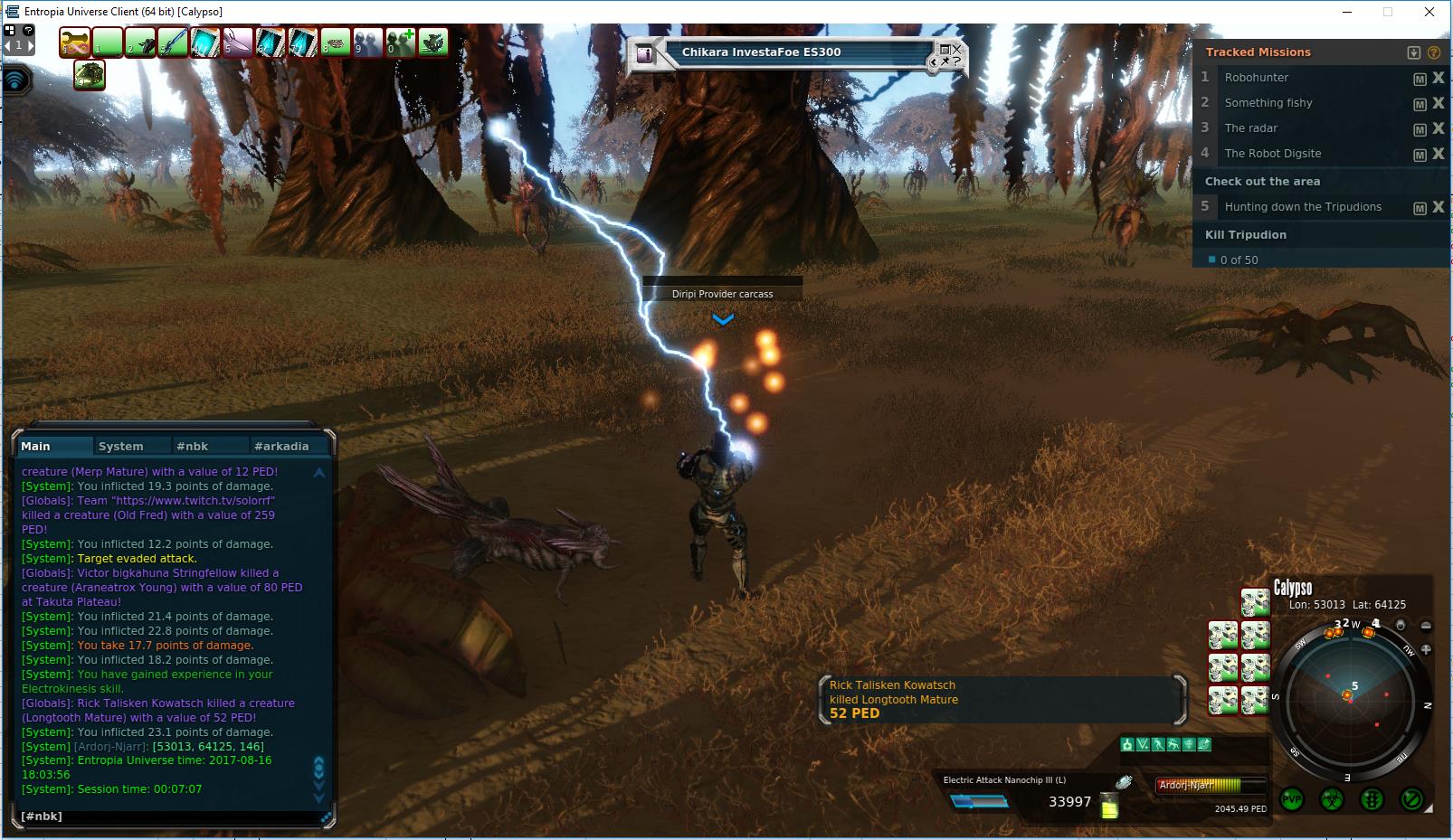Image resolution: width=1453 pixels, height=840 pixels.
Task: Zoom in the radar with plus button
Action: 1427,649
